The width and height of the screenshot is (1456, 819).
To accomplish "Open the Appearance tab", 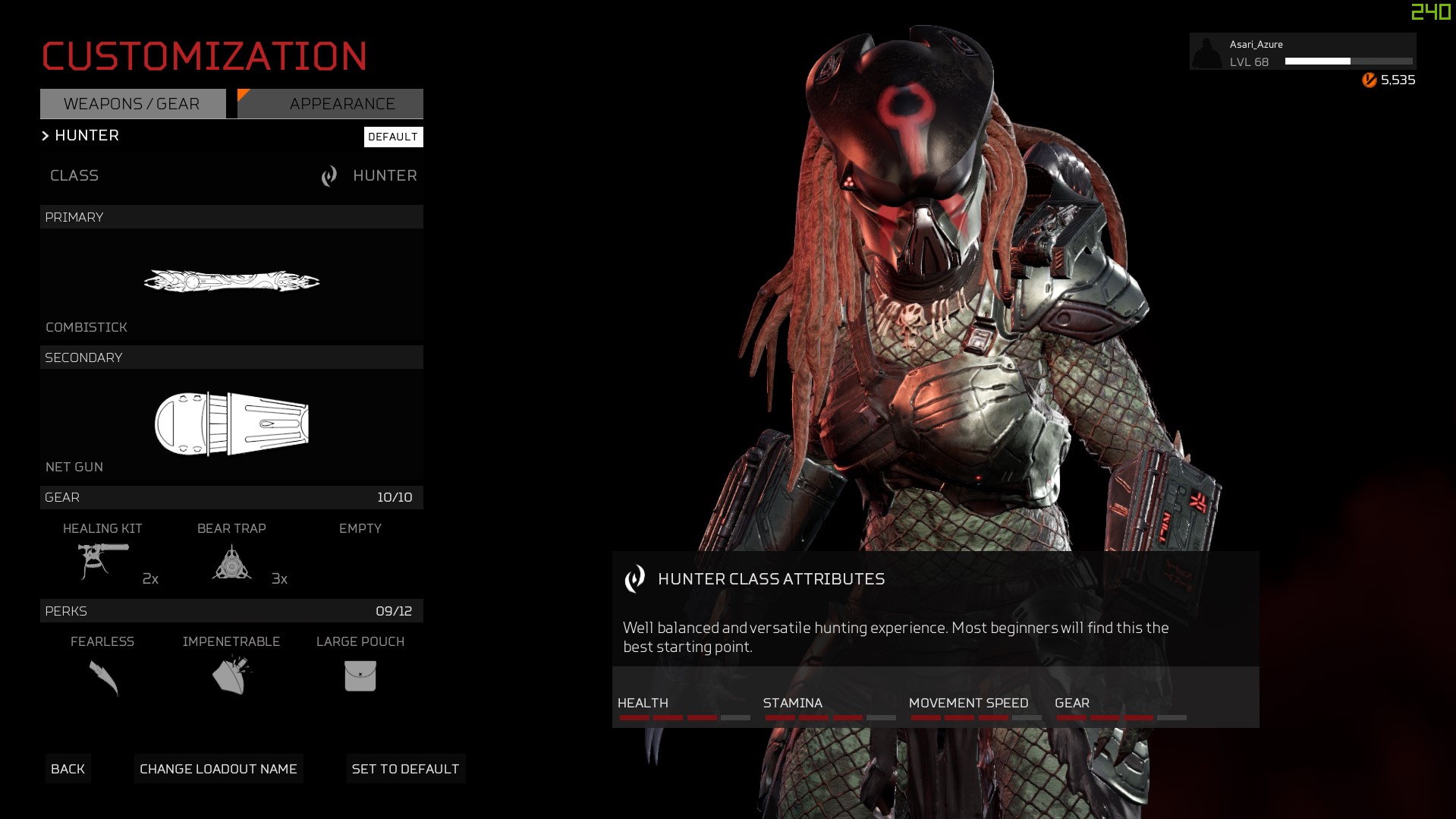I will (x=331, y=104).
